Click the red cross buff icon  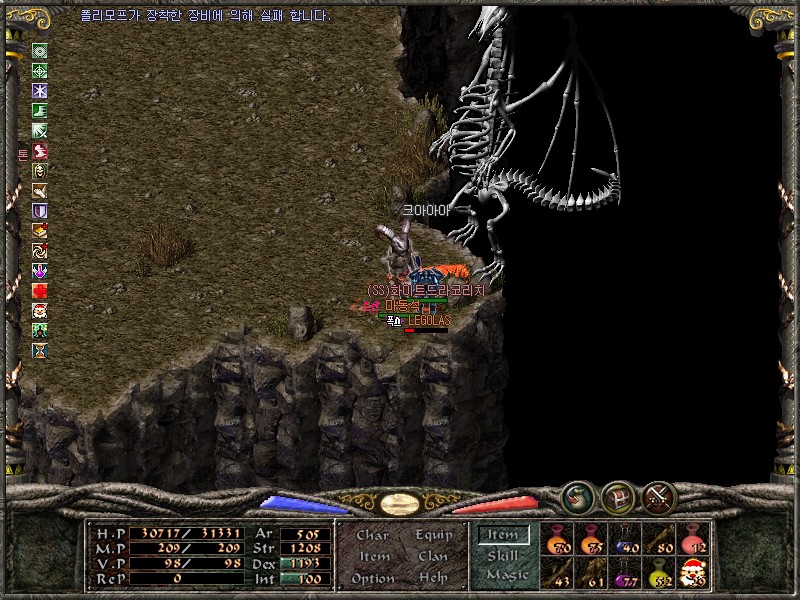coord(40,291)
